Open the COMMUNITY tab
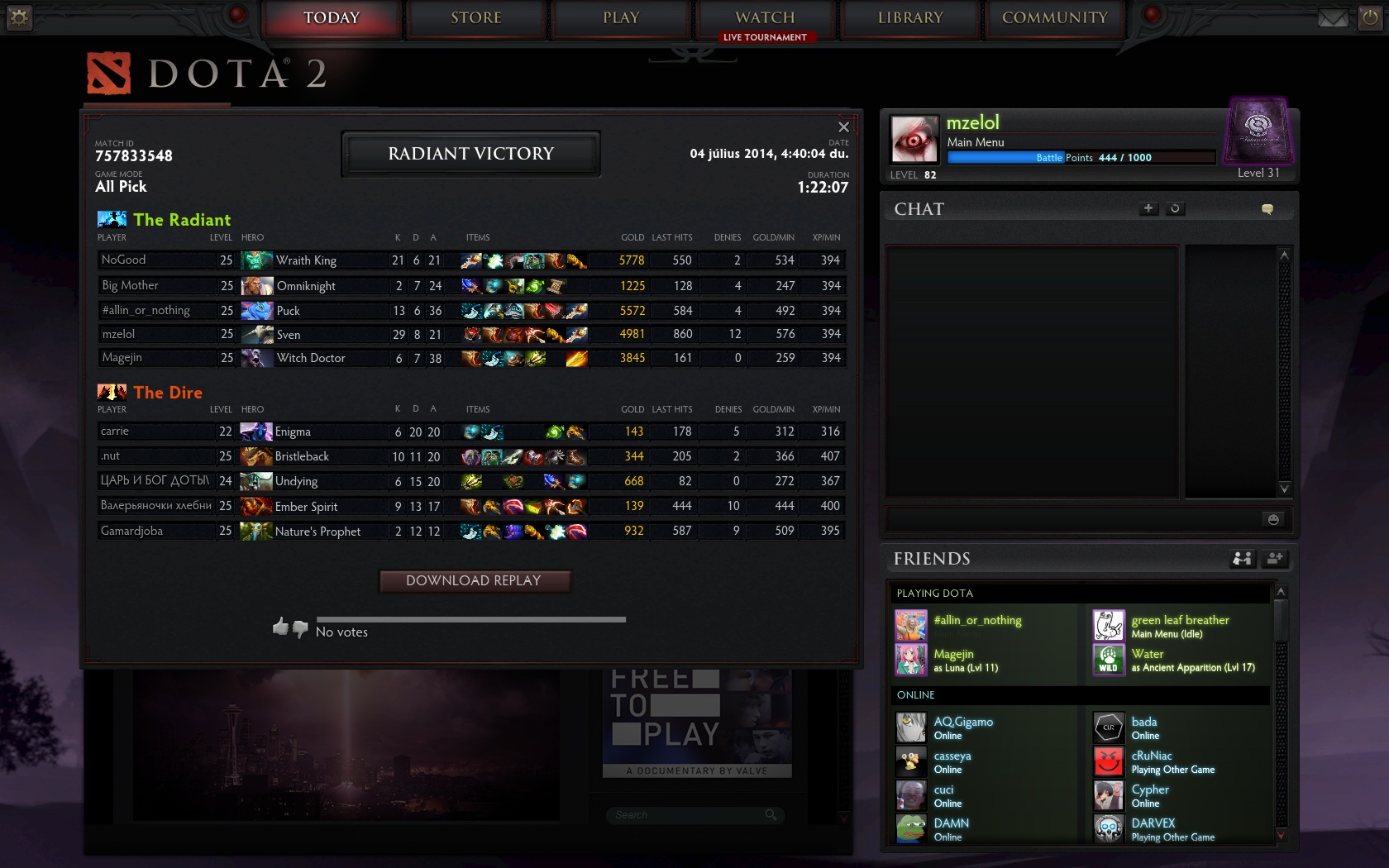This screenshot has height=868, width=1389. pos(1054,18)
